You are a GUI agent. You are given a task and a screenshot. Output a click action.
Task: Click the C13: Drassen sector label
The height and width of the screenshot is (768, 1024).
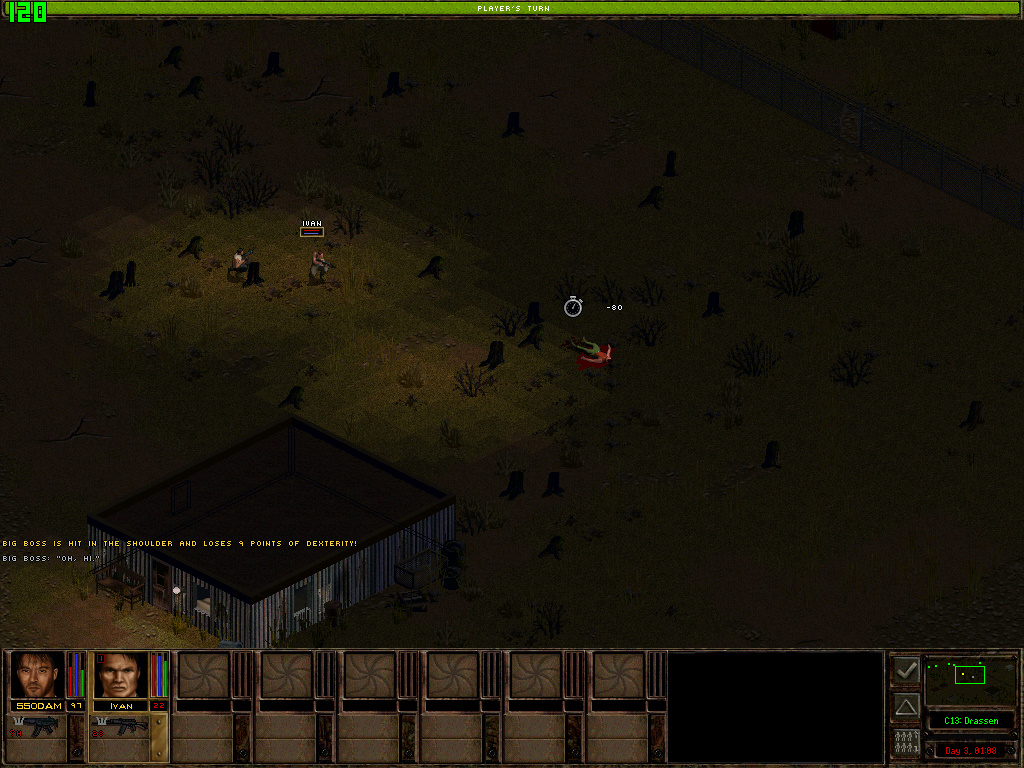(x=970, y=721)
